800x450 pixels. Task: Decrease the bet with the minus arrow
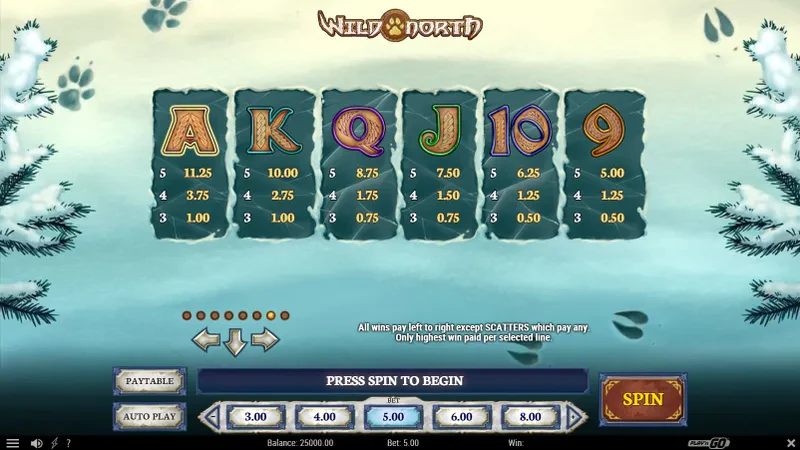pyautogui.click(x=211, y=416)
